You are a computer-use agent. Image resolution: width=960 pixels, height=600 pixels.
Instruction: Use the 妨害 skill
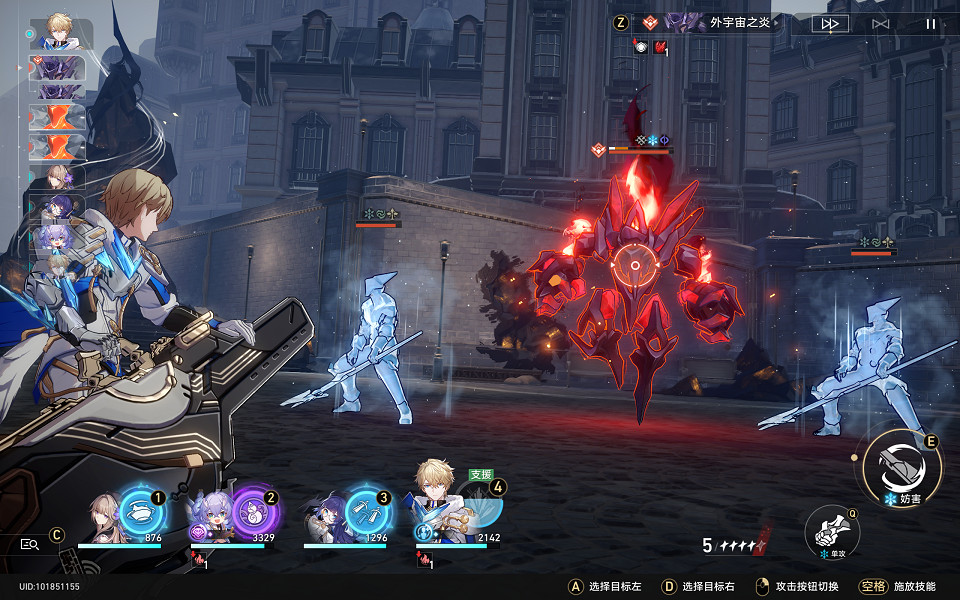click(901, 466)
